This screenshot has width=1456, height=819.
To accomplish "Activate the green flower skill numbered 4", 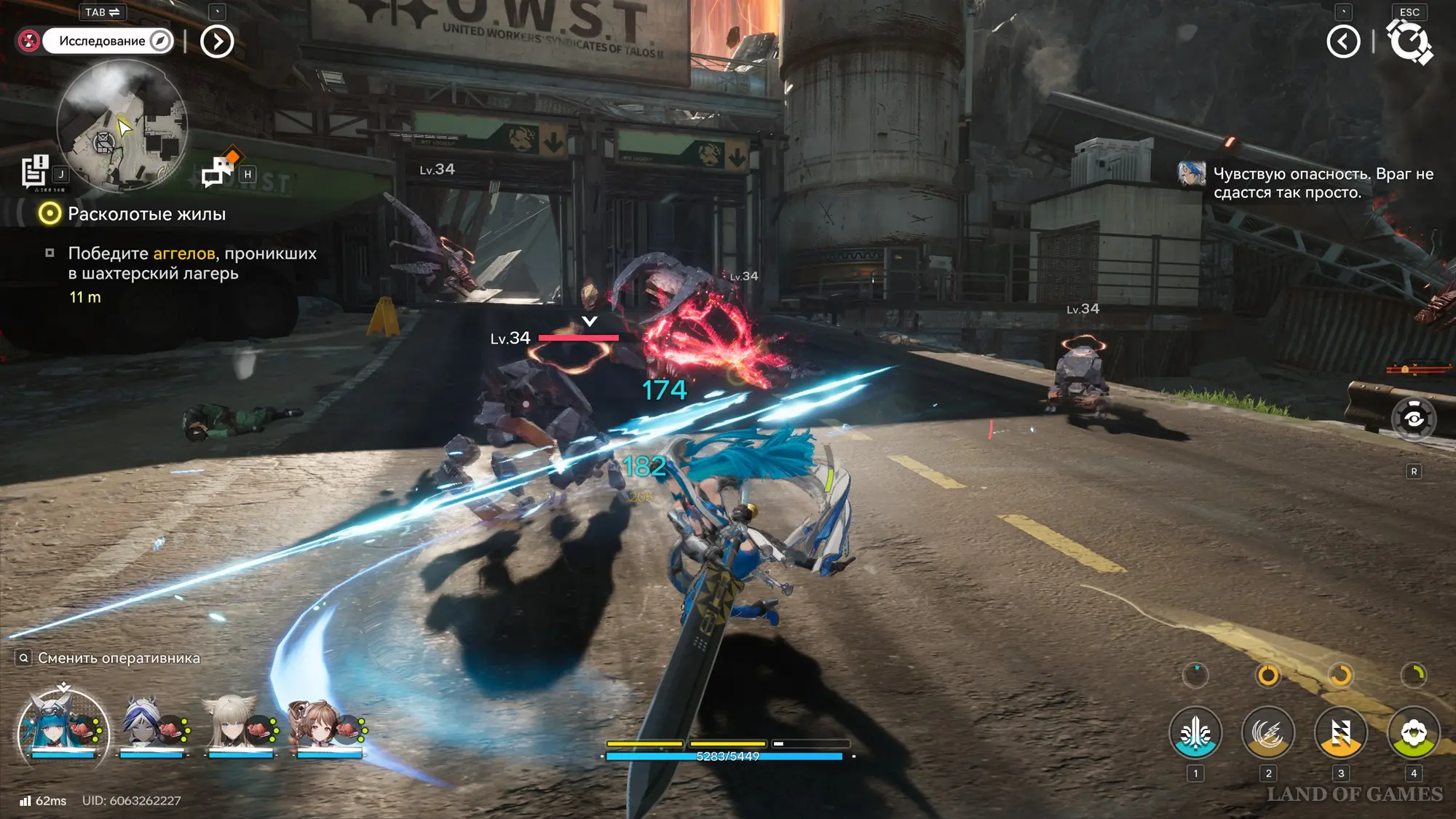I will click(x=1413, y=733).
